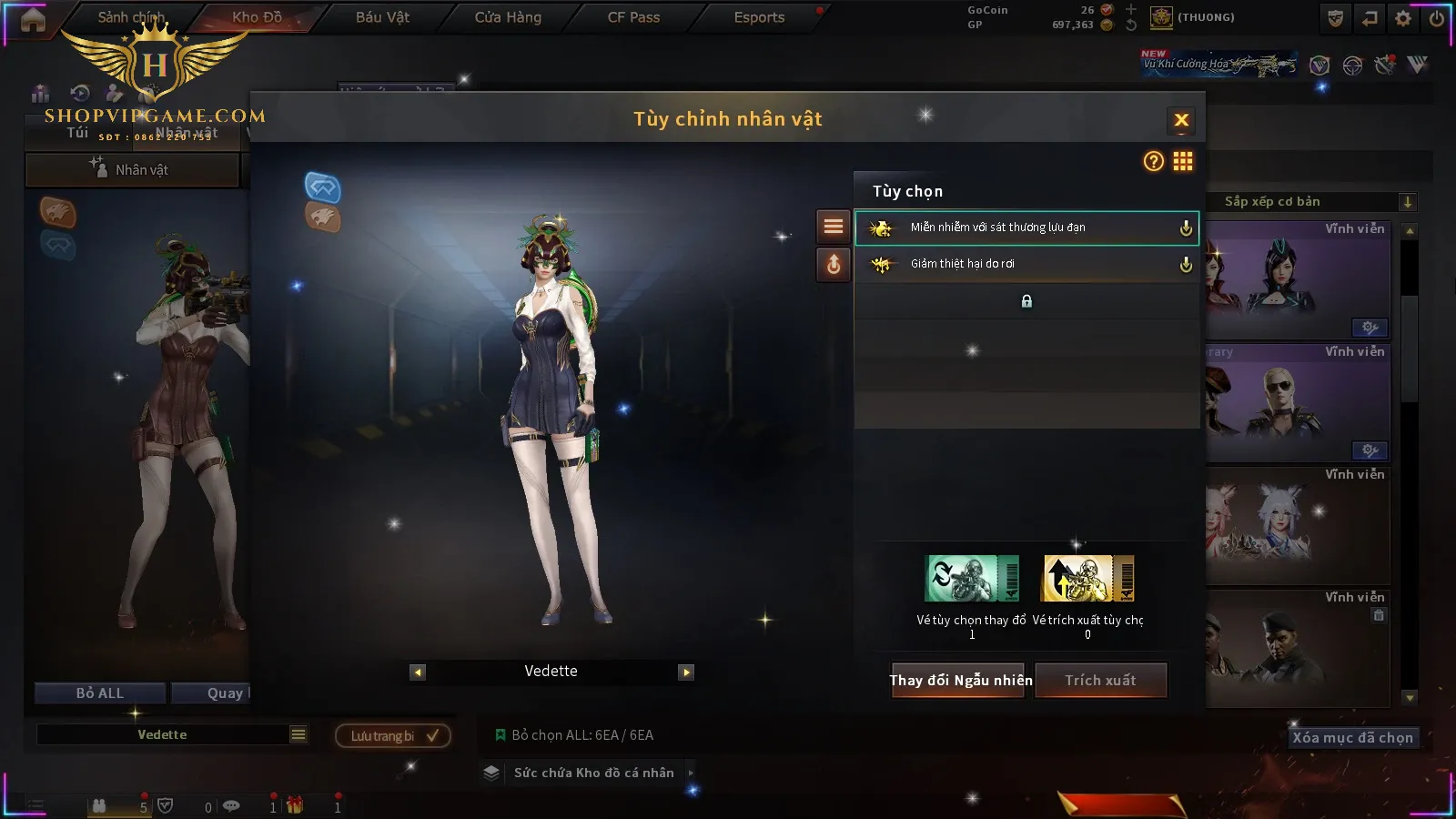Toggle the orange grid view icon
This screenshot has width=1456, height=819.
(1183, 162)
